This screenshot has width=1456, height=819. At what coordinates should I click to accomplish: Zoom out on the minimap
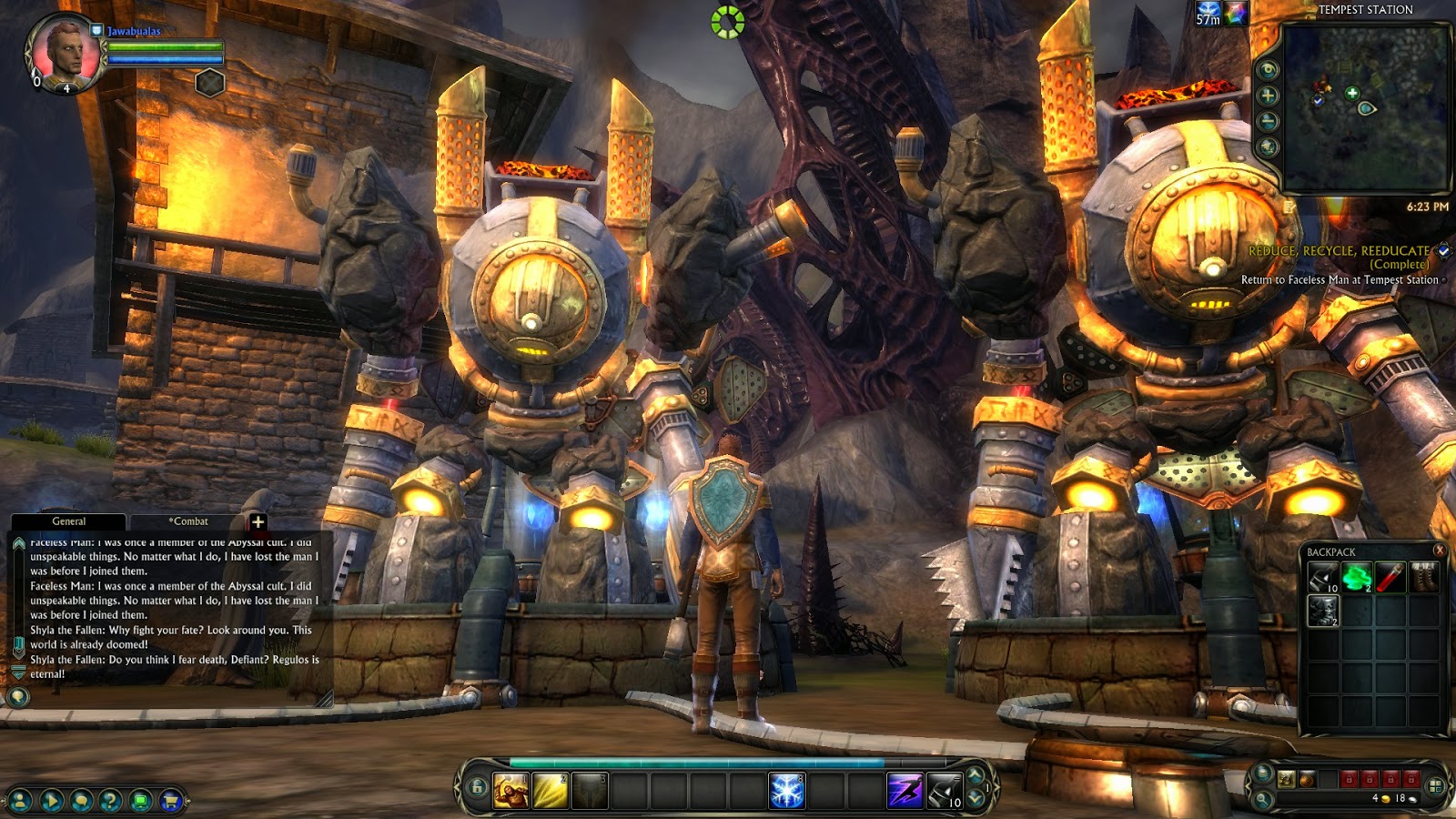tap(1268, 121)
